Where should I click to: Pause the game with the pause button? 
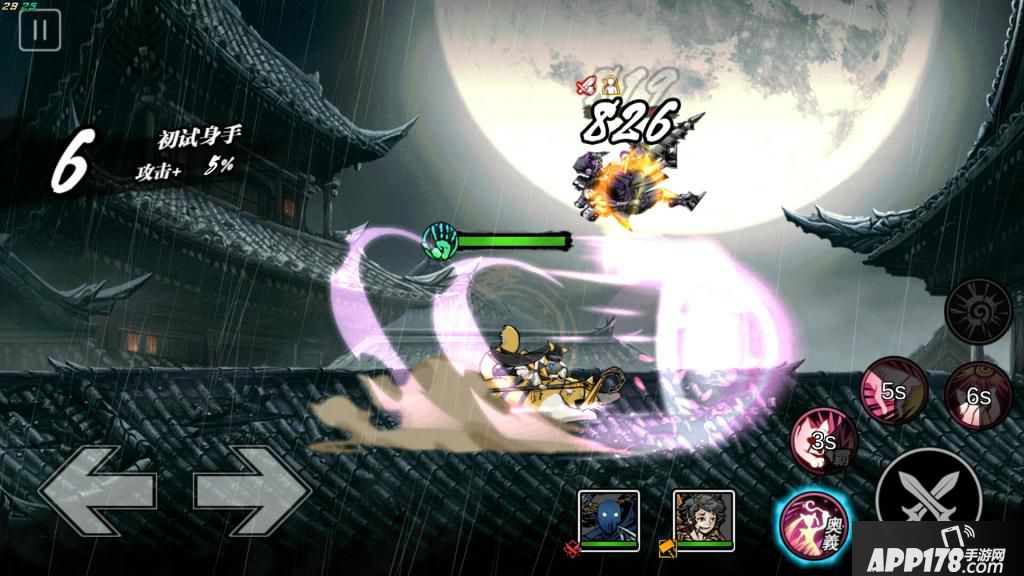tap(40, 30)
